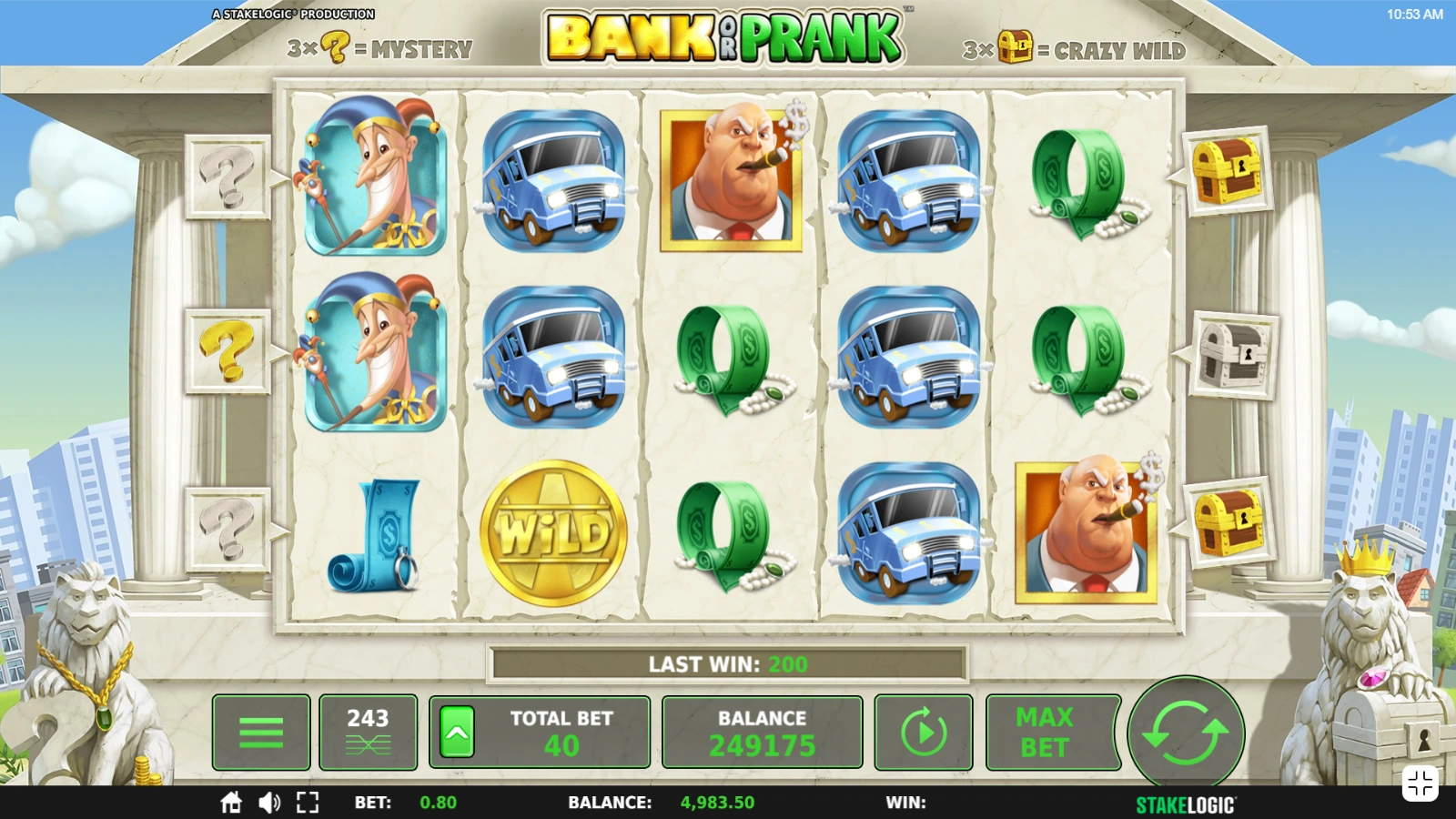Click the golden treasure chest beside reel five
This screenshot has height=819, width=1456.
point(1228,173)
